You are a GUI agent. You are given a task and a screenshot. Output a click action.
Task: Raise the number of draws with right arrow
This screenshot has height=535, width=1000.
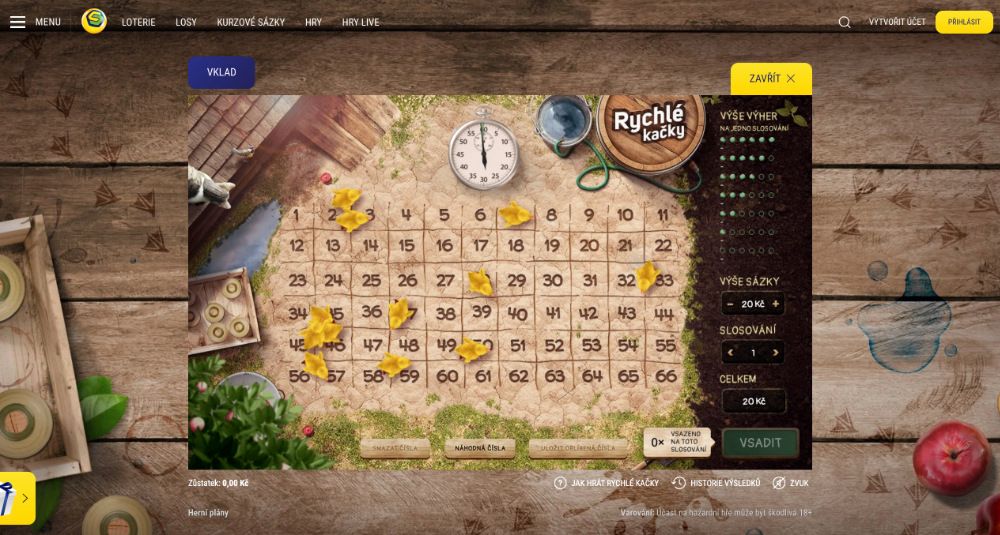tap(775, 353)
